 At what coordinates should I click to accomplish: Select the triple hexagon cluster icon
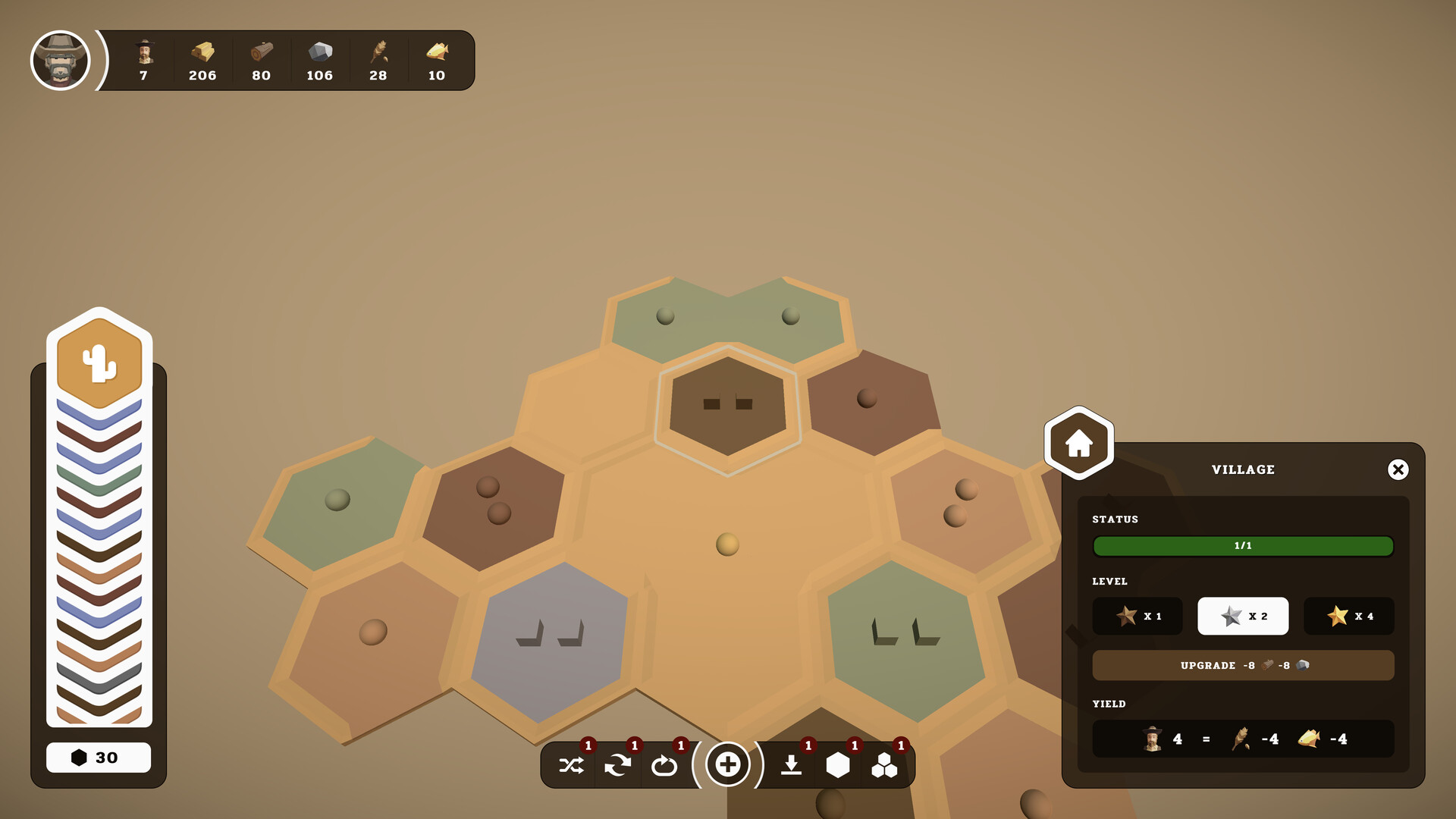tap(885, 765)
